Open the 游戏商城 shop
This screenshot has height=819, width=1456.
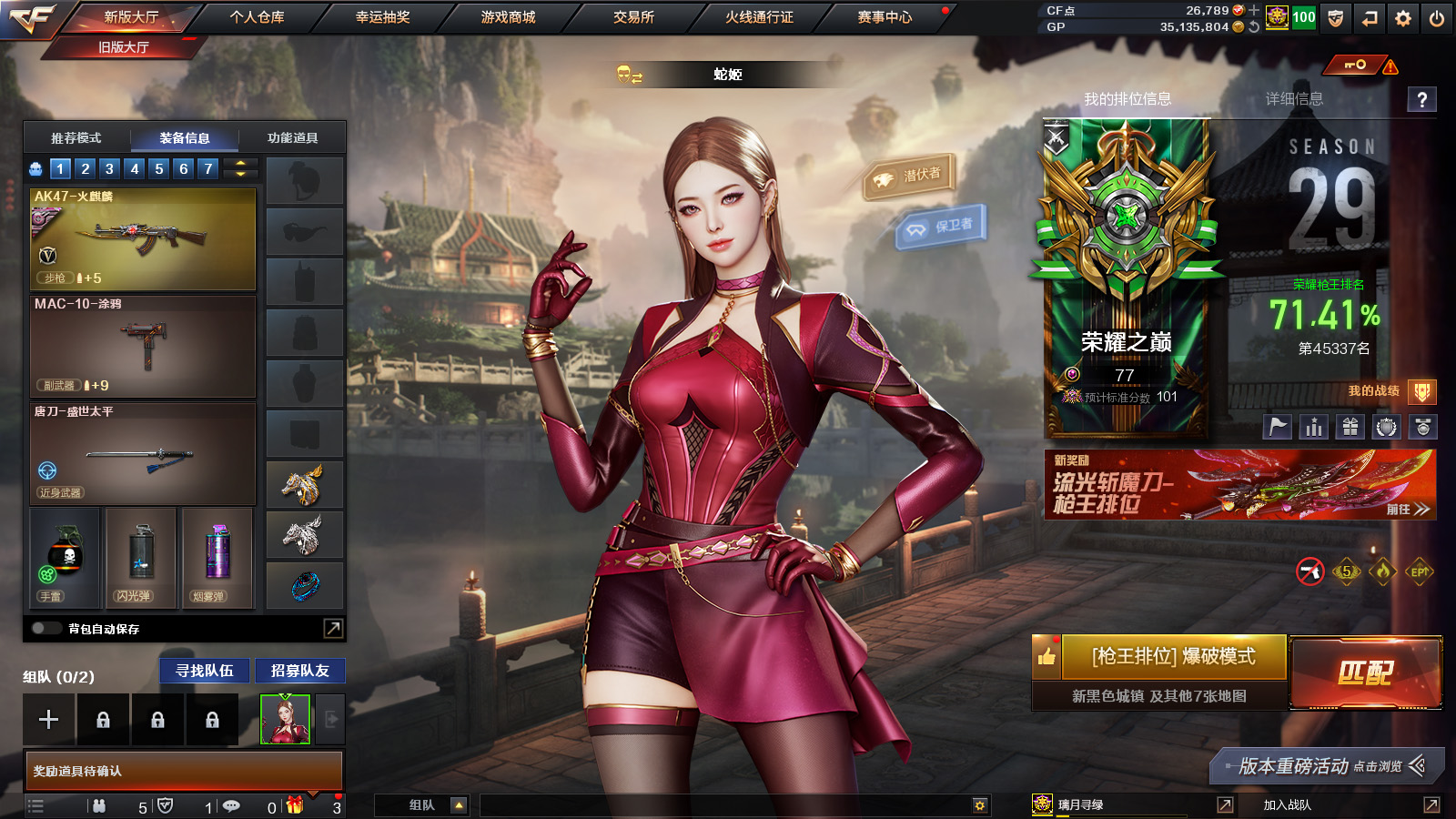tap(508, 17)
